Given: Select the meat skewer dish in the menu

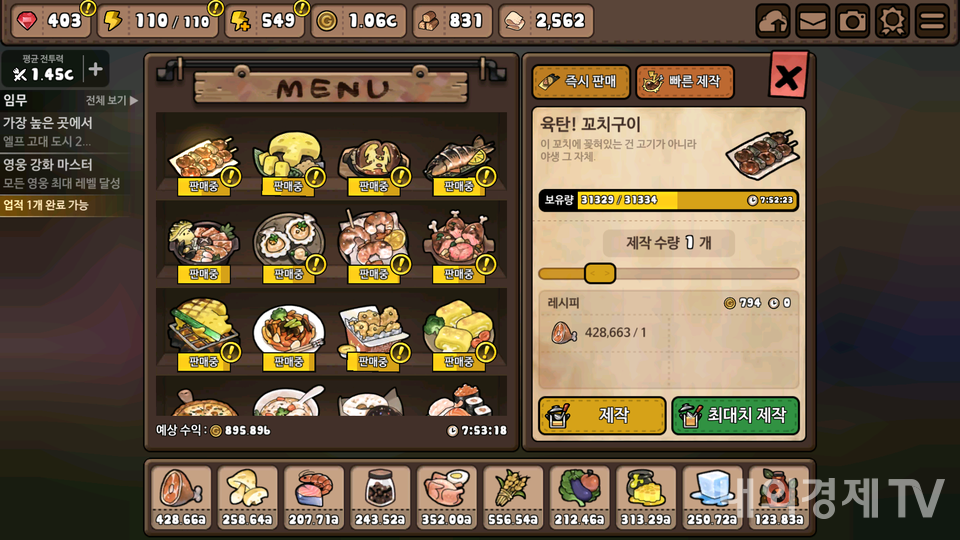Looking at the screenshot, I should pos(203,160).
